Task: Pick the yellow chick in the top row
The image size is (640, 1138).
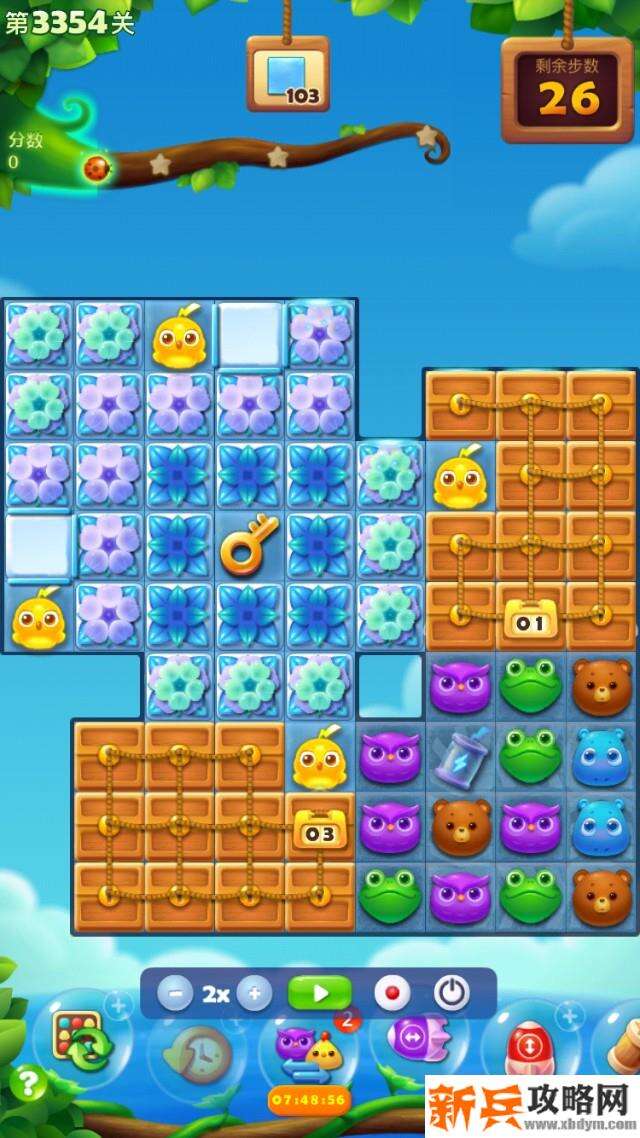Action: (x=179, y=336)
